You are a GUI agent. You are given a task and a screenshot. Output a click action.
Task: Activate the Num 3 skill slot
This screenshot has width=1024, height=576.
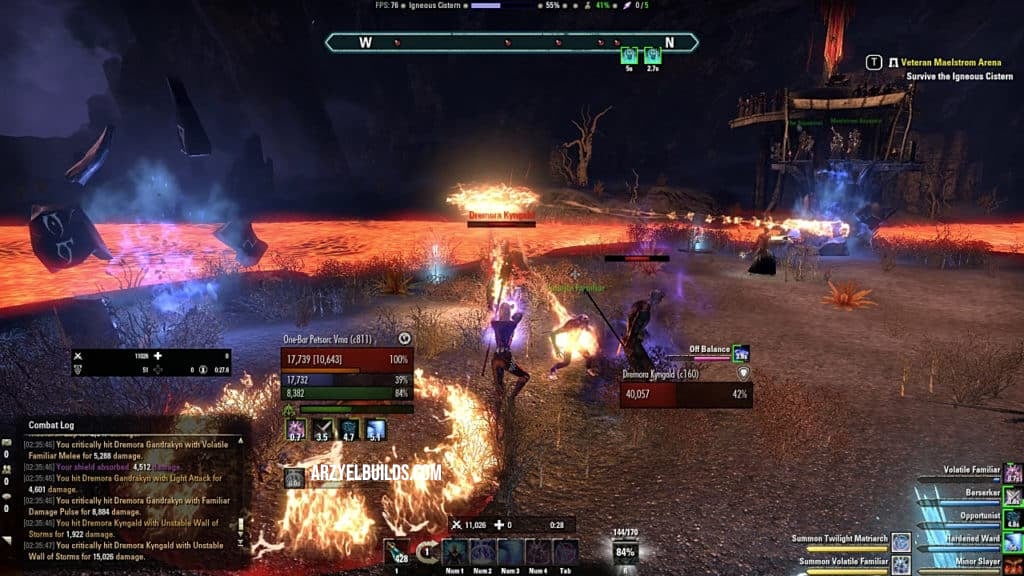[510, 551]
